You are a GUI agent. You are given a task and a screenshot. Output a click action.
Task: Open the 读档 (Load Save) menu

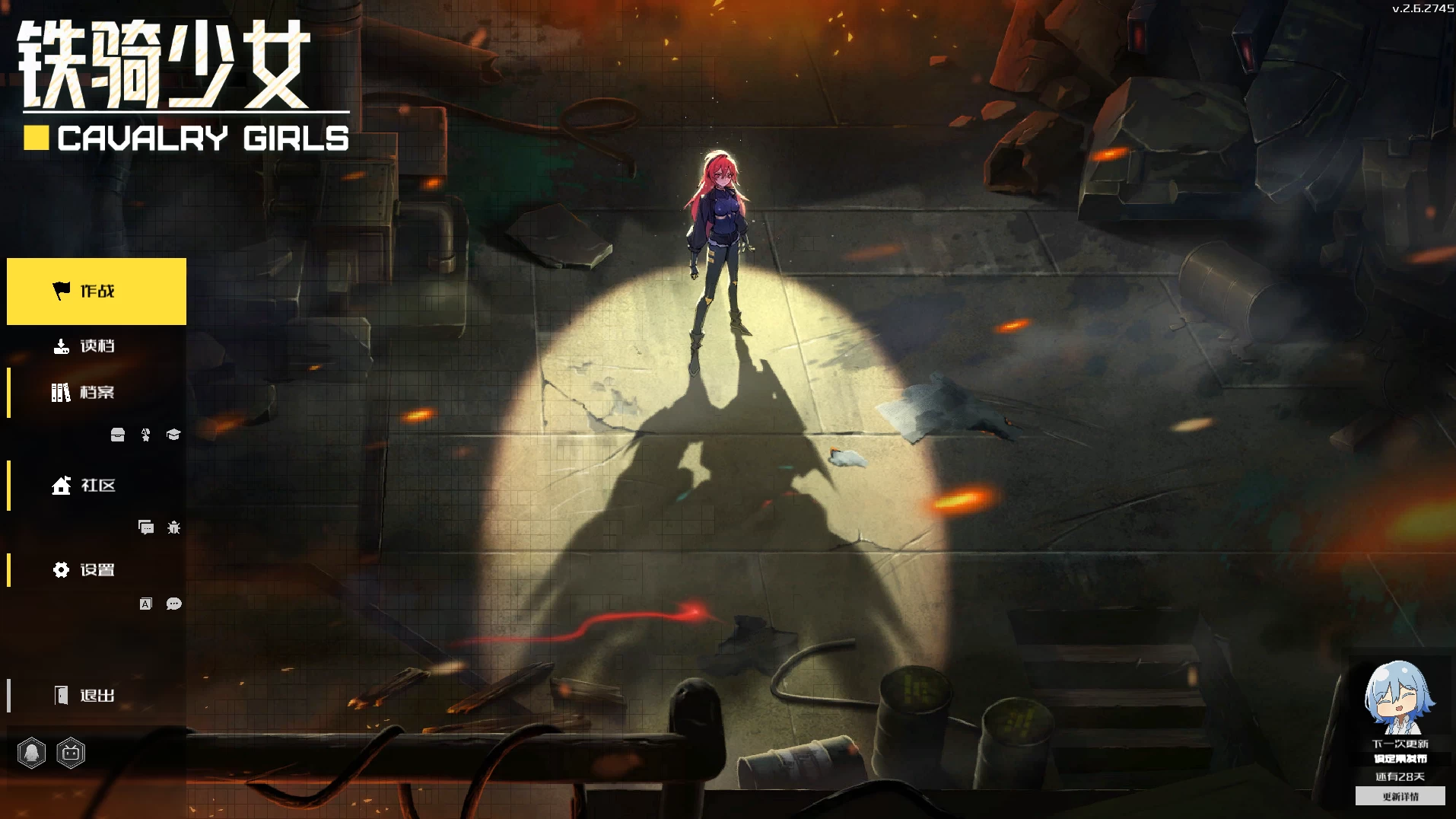point(97,346)
